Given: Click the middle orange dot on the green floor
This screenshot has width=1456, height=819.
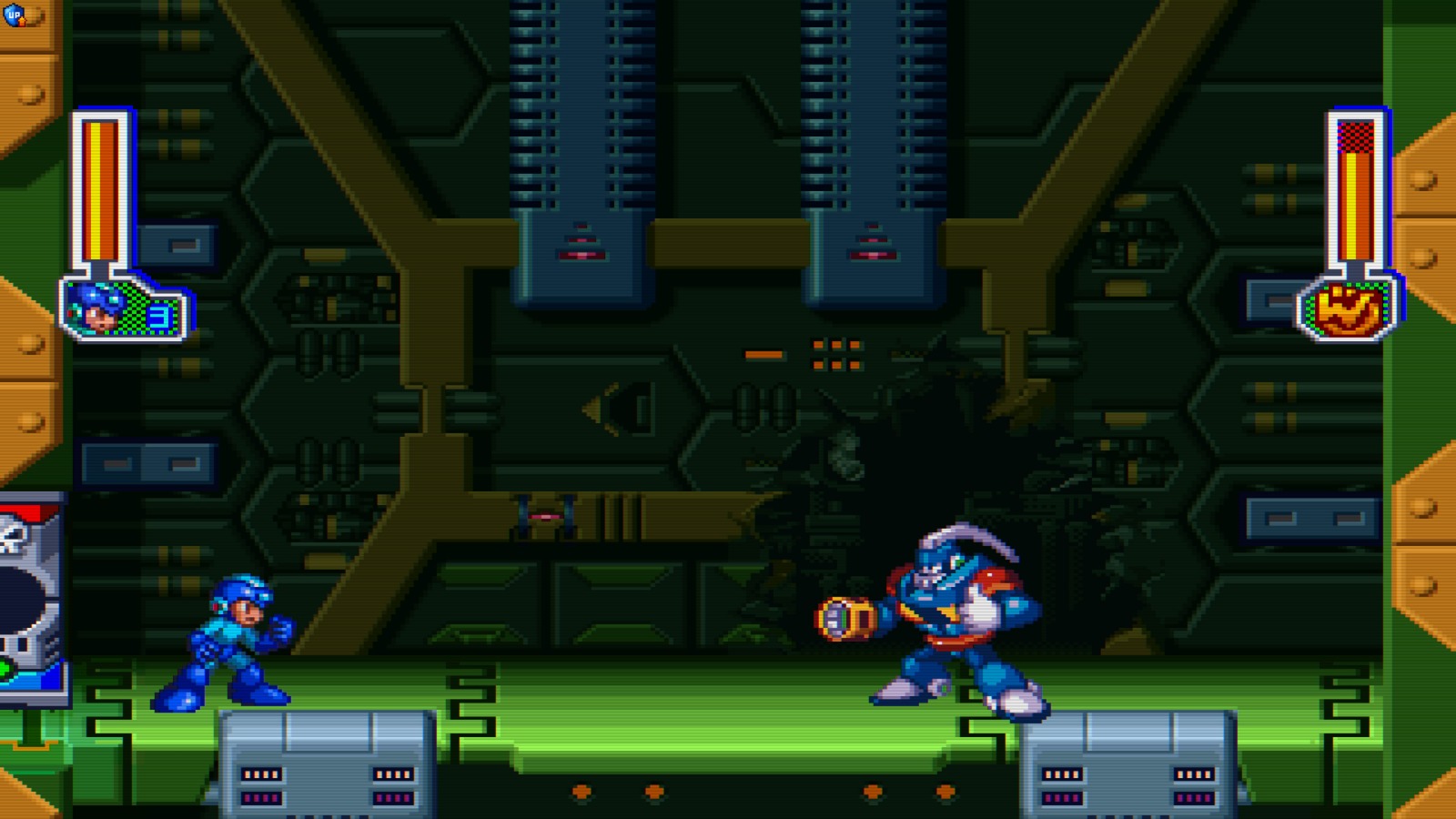Looking at the screenshot, I should [653, 791].
